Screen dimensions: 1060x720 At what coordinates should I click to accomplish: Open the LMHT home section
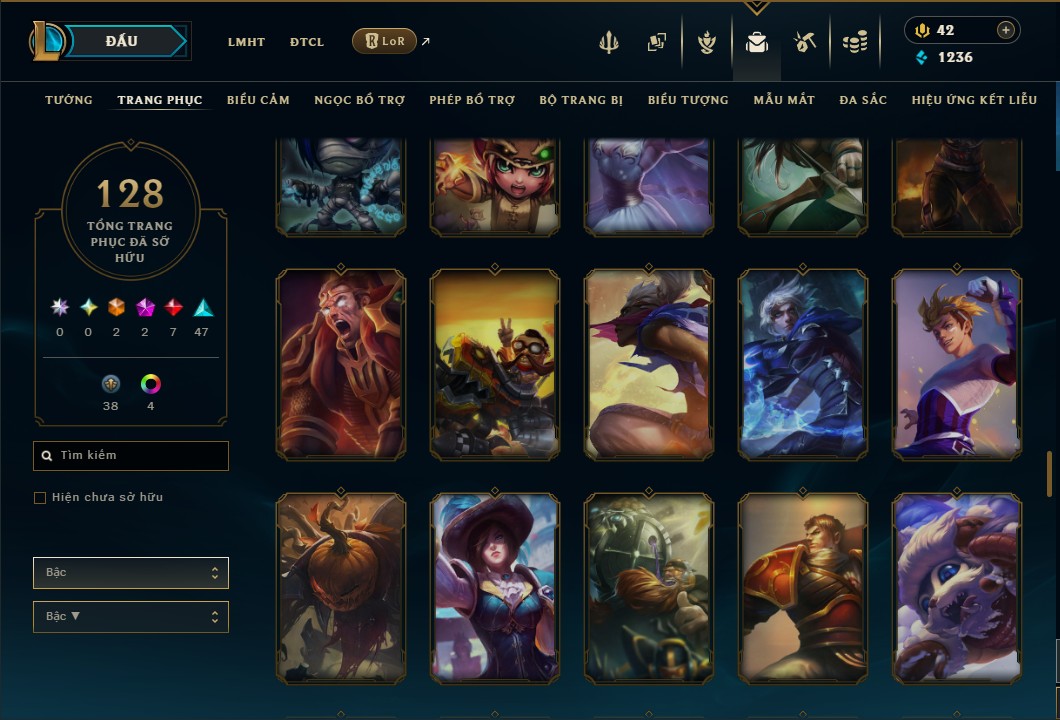click(x=246, y=42)
